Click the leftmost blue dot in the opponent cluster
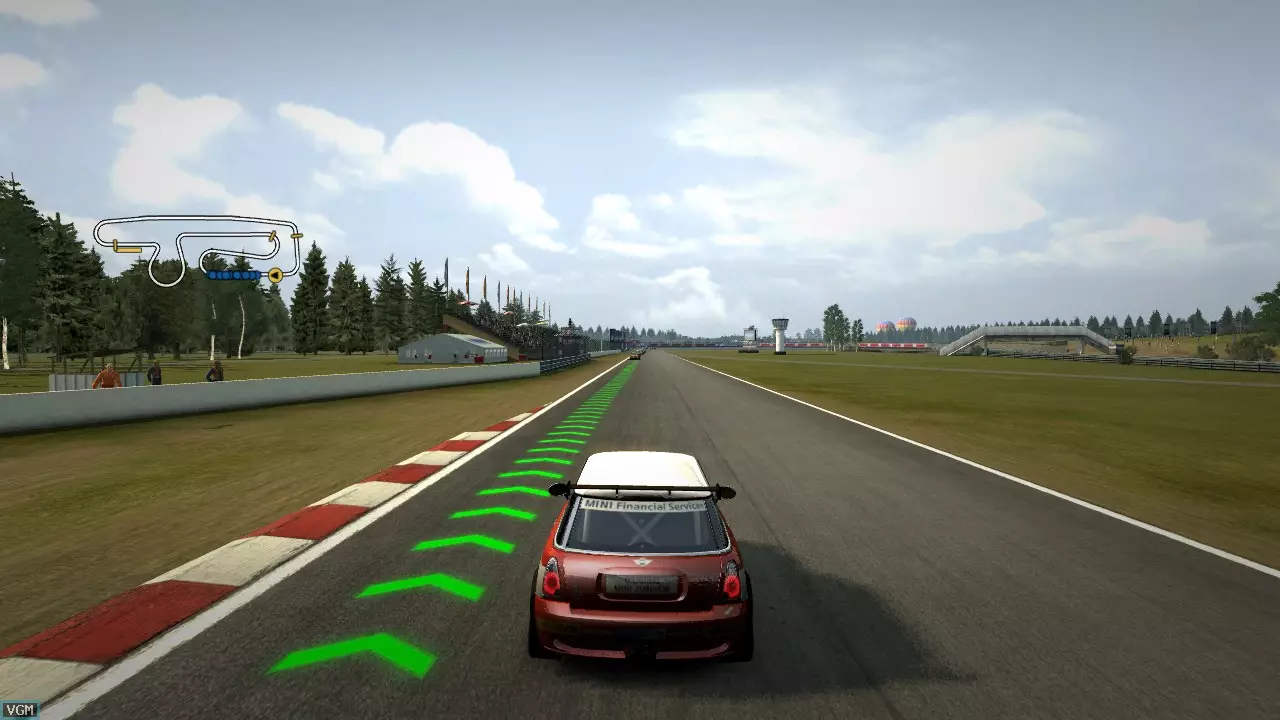The height and width of the screenshot is (720, 1280). tap(213, 275)
